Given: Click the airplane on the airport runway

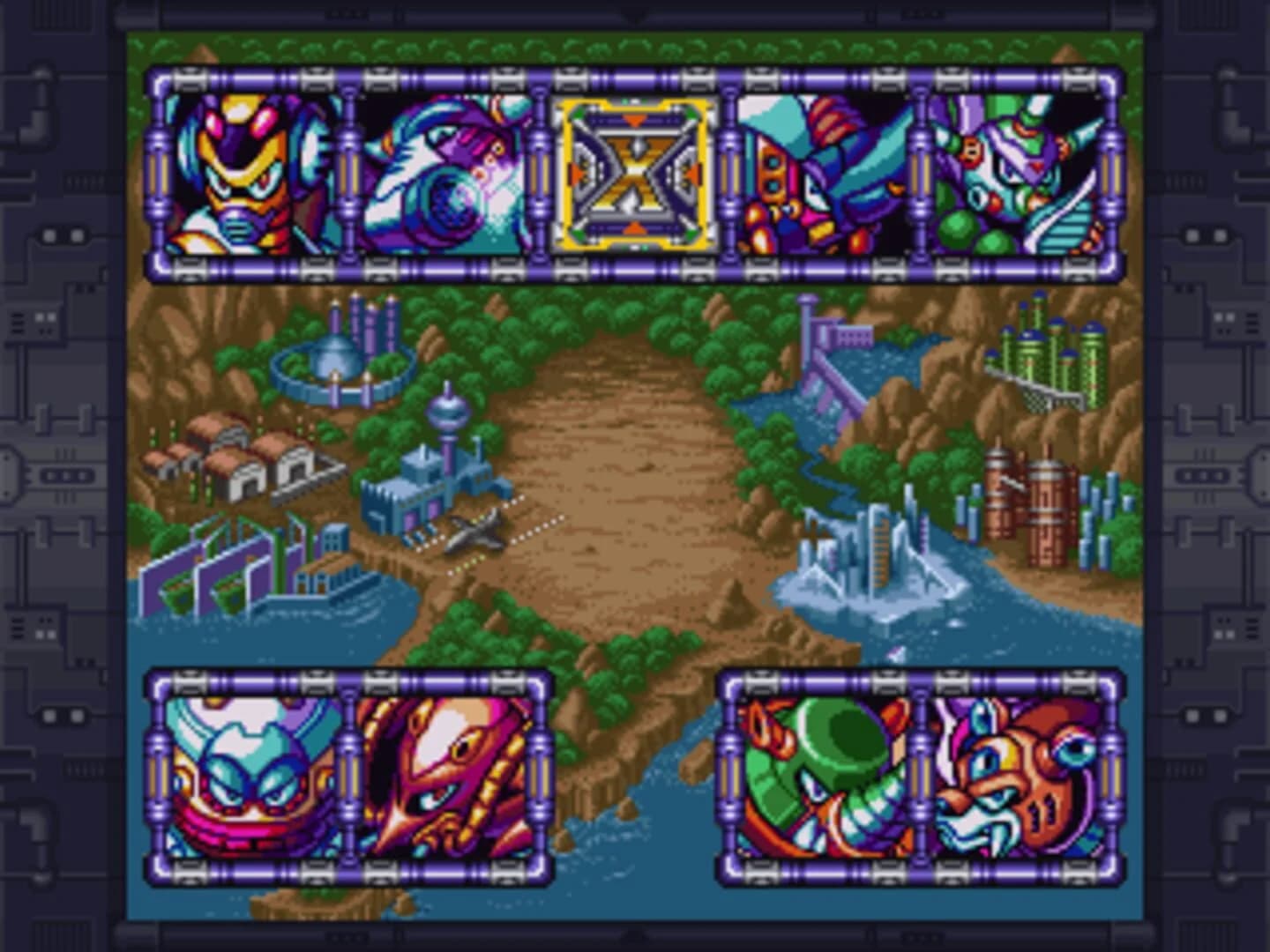Looking at the screenshot, I should (472, 536).
